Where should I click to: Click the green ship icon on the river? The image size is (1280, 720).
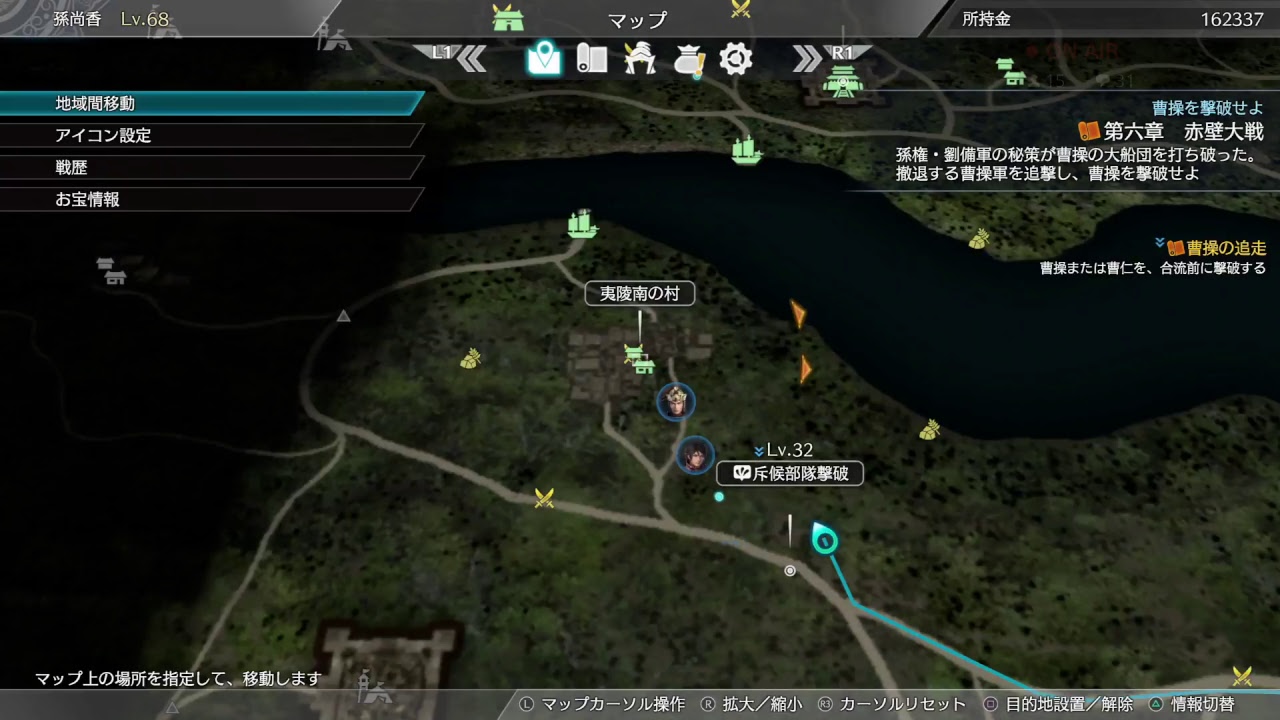[x=748, y=150]
